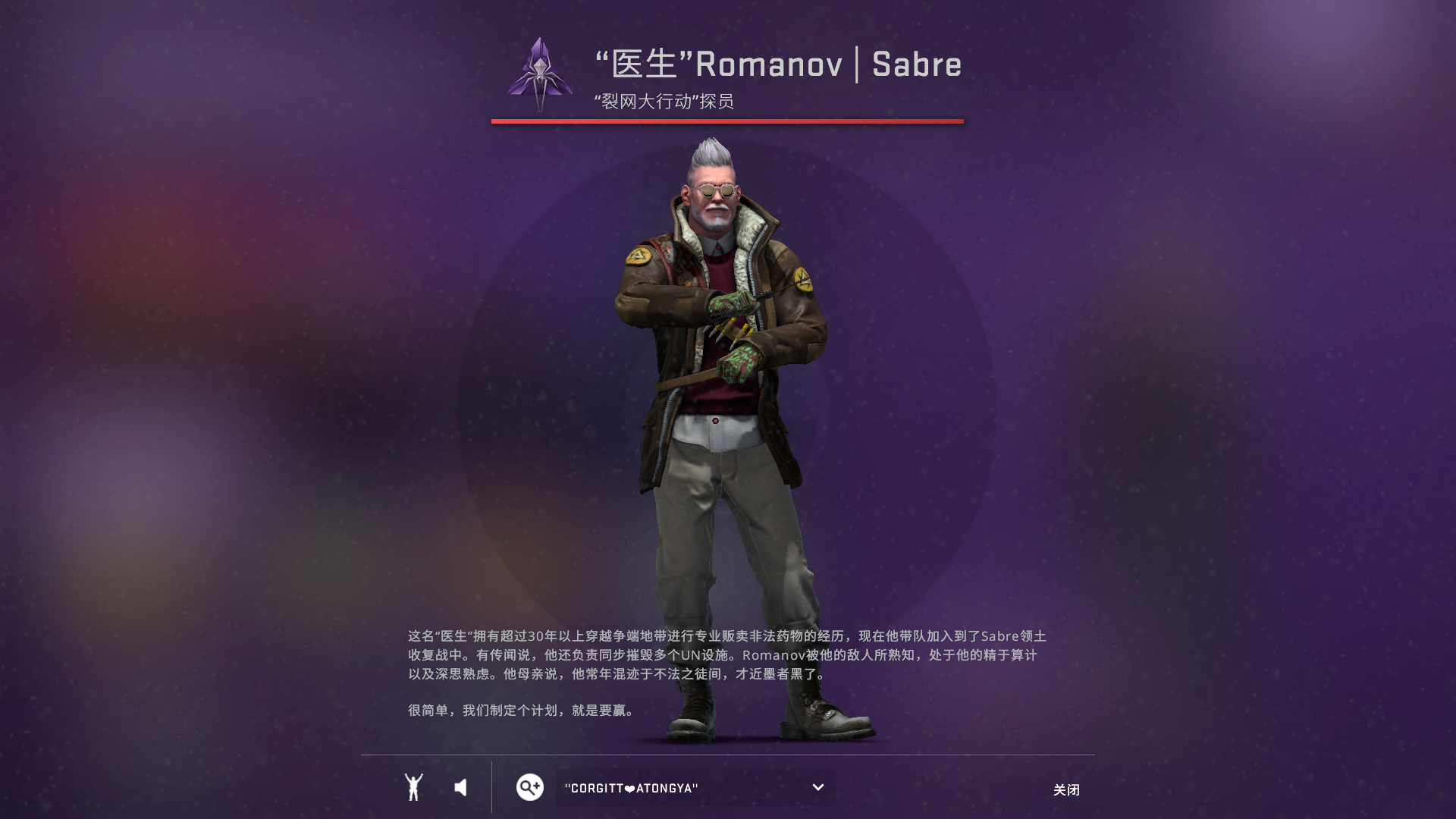Click the "医生"Romanov | Sabre title
The height and width of the screenshot is (819, 1456).
point(777,65)
